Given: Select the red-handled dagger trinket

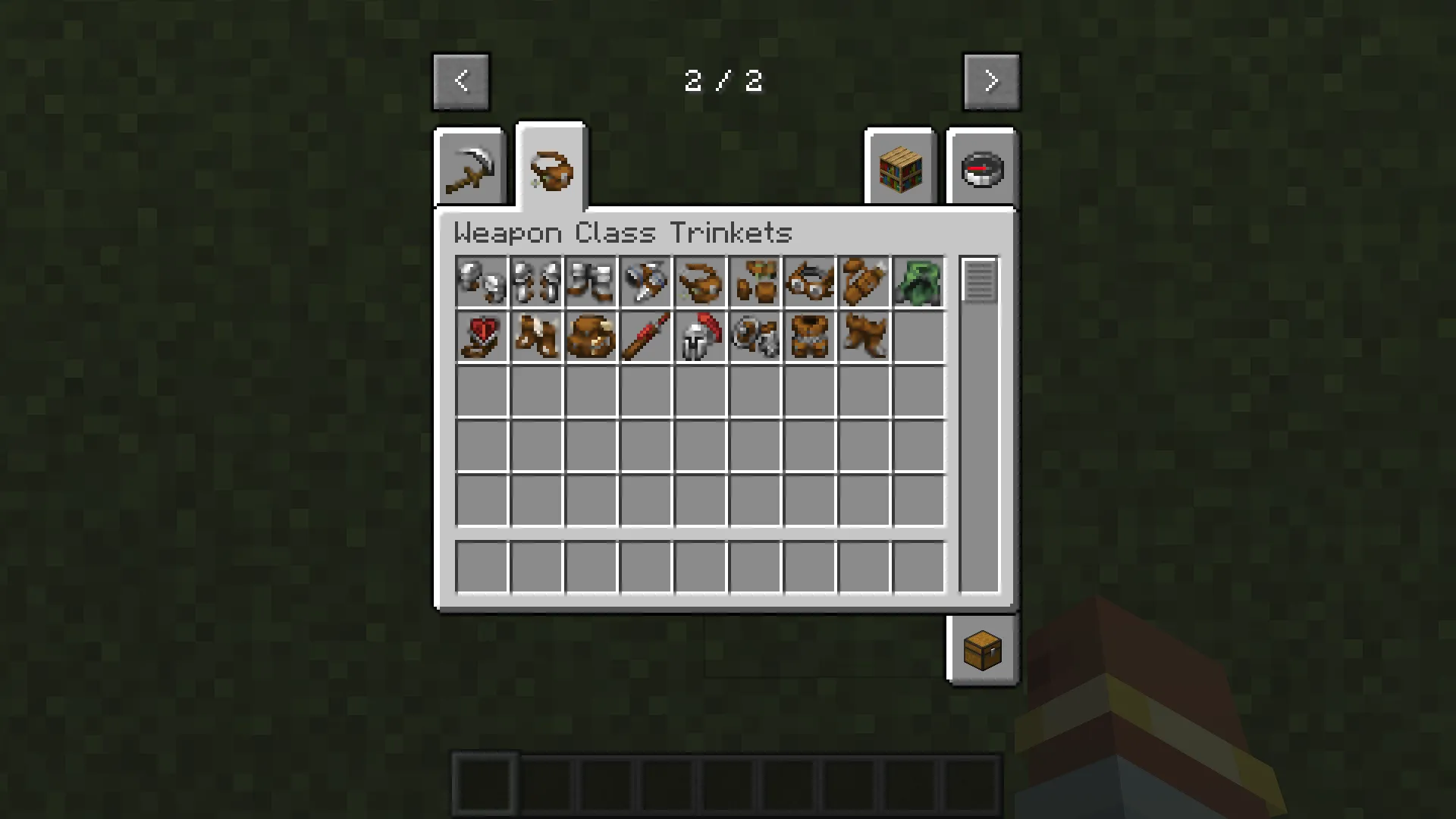Looking at the screenshot, I should [x=646, y=337].
